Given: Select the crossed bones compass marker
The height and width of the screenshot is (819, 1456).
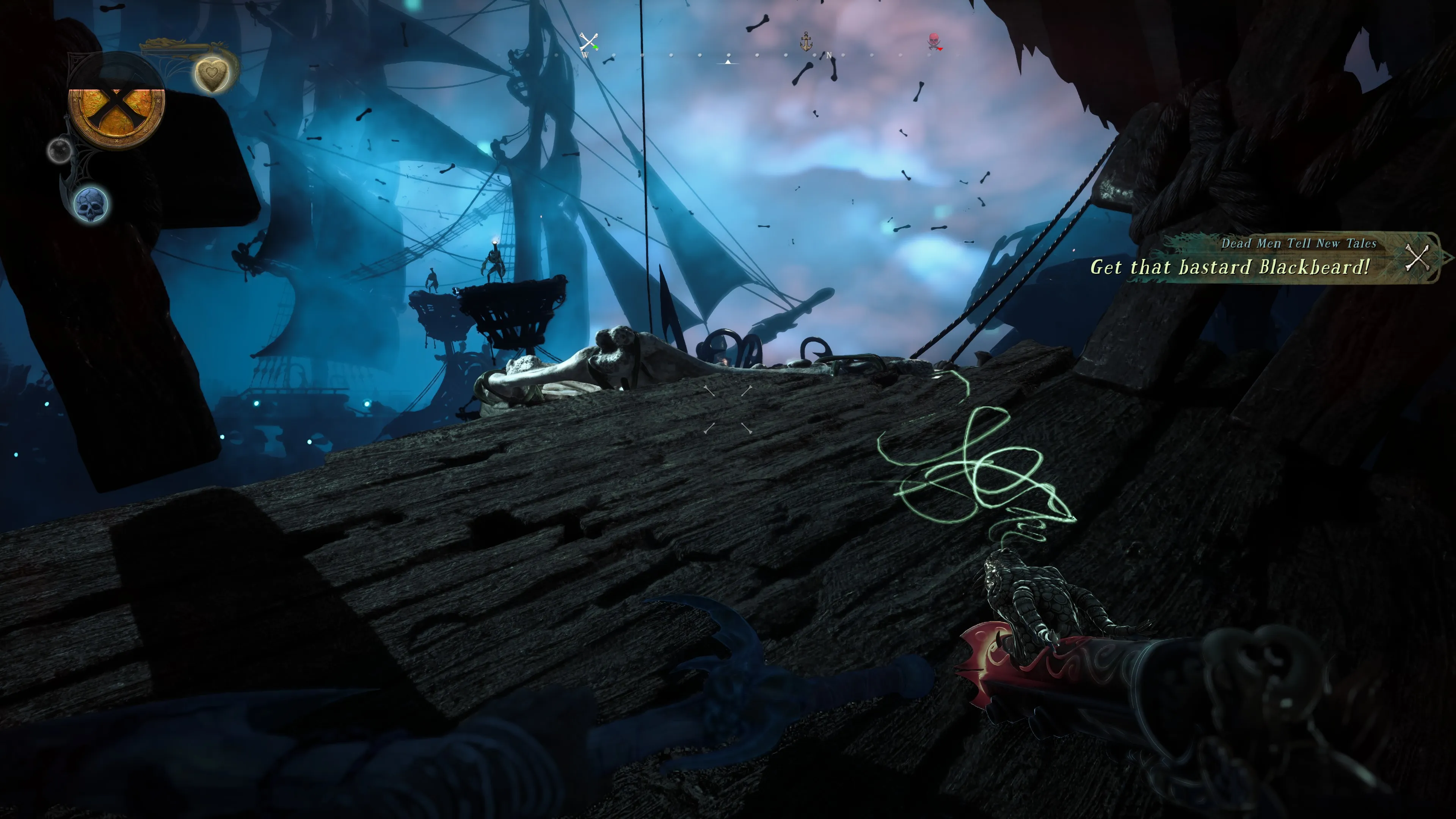Looking at the screenshot, I should pyautogui.click(x=588, y=42).
